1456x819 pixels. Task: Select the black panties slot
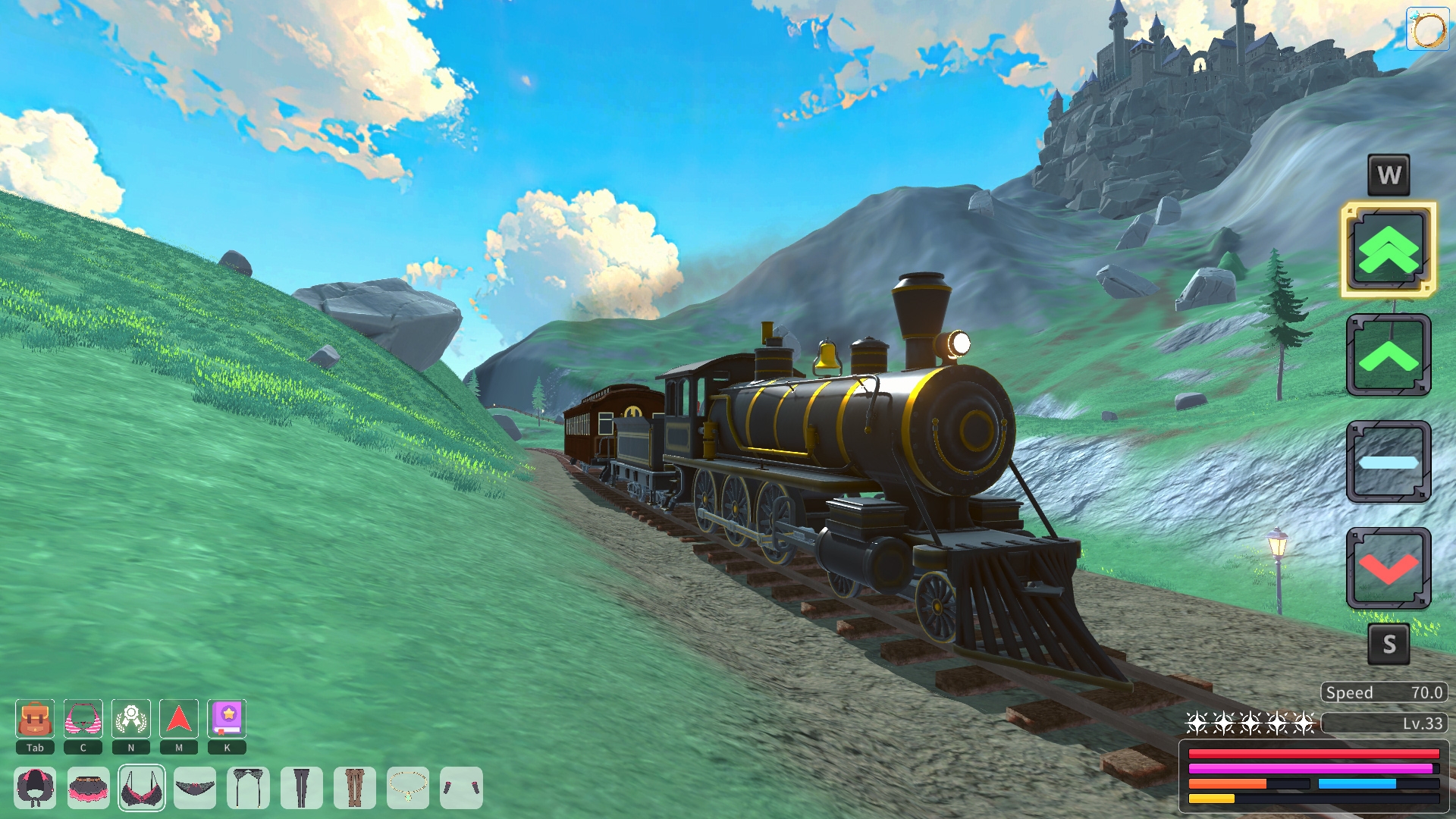coord(195,788)
